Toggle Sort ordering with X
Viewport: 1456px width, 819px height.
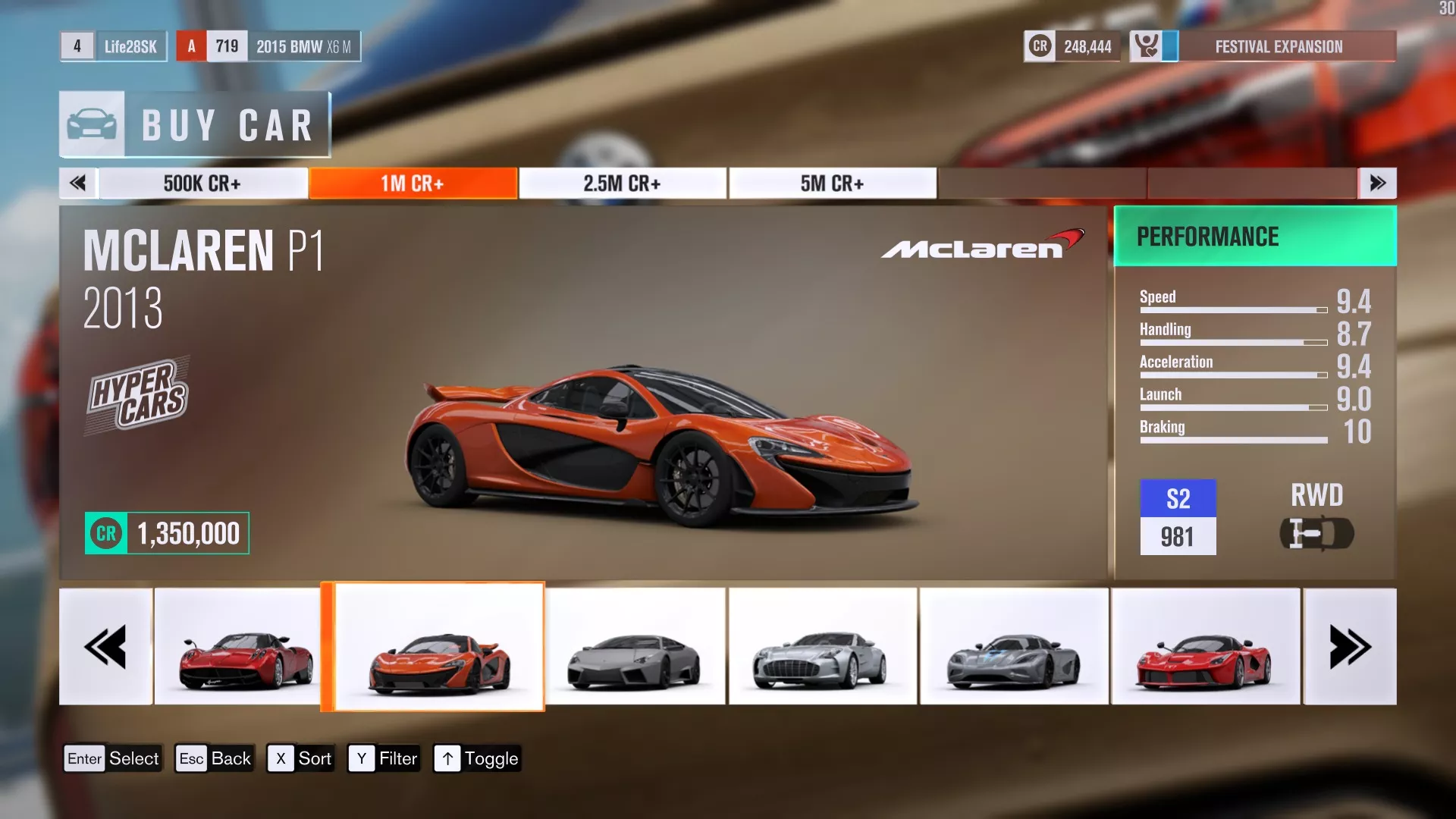(300, 758)
